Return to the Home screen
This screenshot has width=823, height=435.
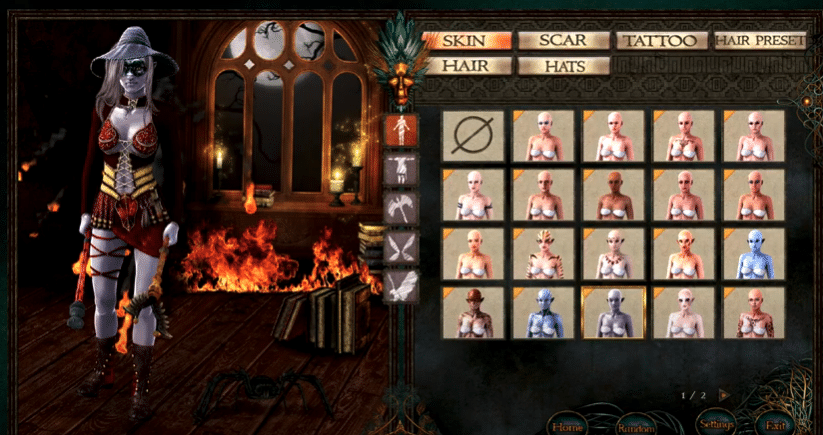click(567, 423)
